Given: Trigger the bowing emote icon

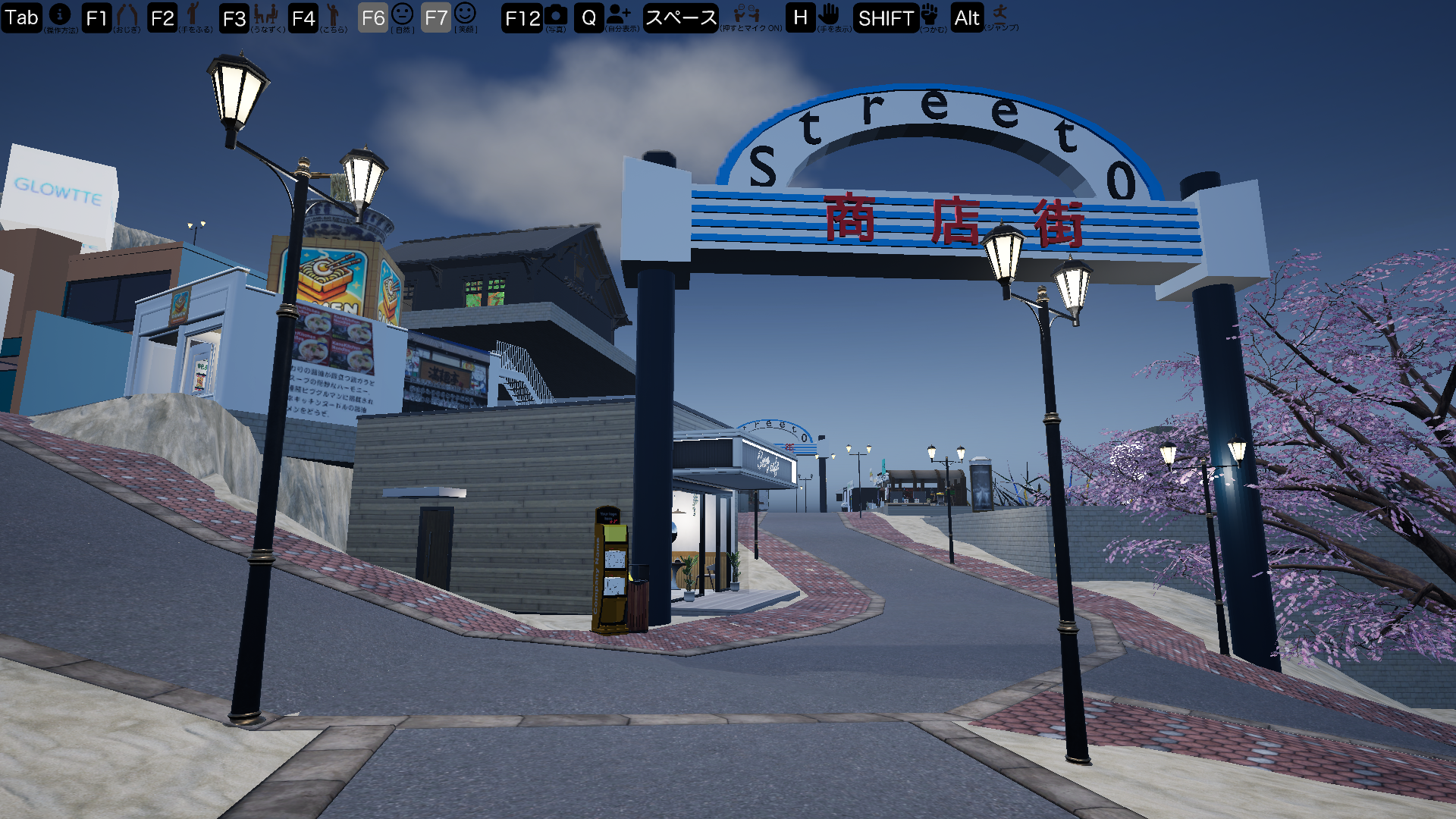Looking at the screenshot, I should tap(127, 14).
